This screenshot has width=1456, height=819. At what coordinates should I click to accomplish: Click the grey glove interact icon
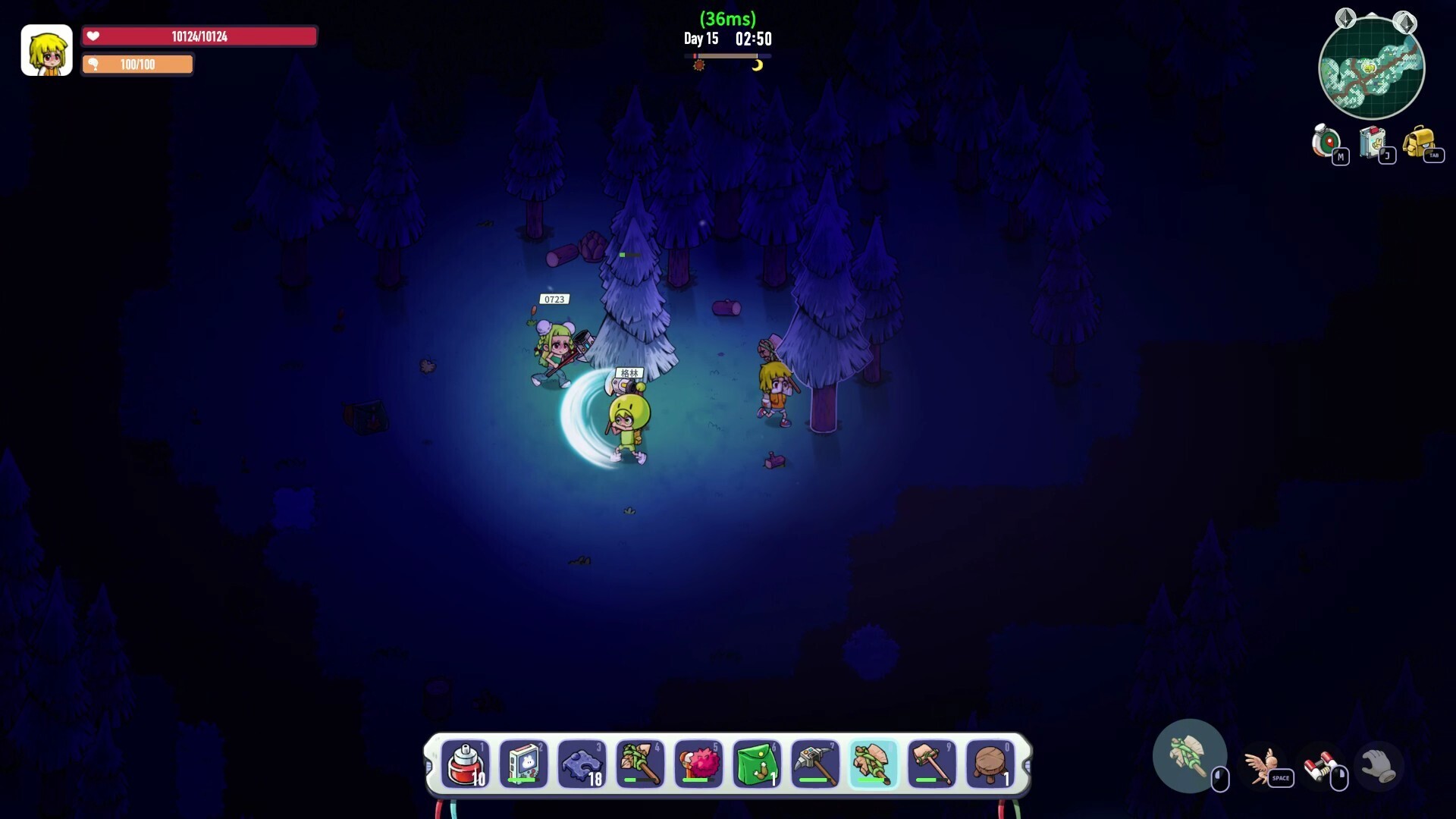[x=1378, y=766]
